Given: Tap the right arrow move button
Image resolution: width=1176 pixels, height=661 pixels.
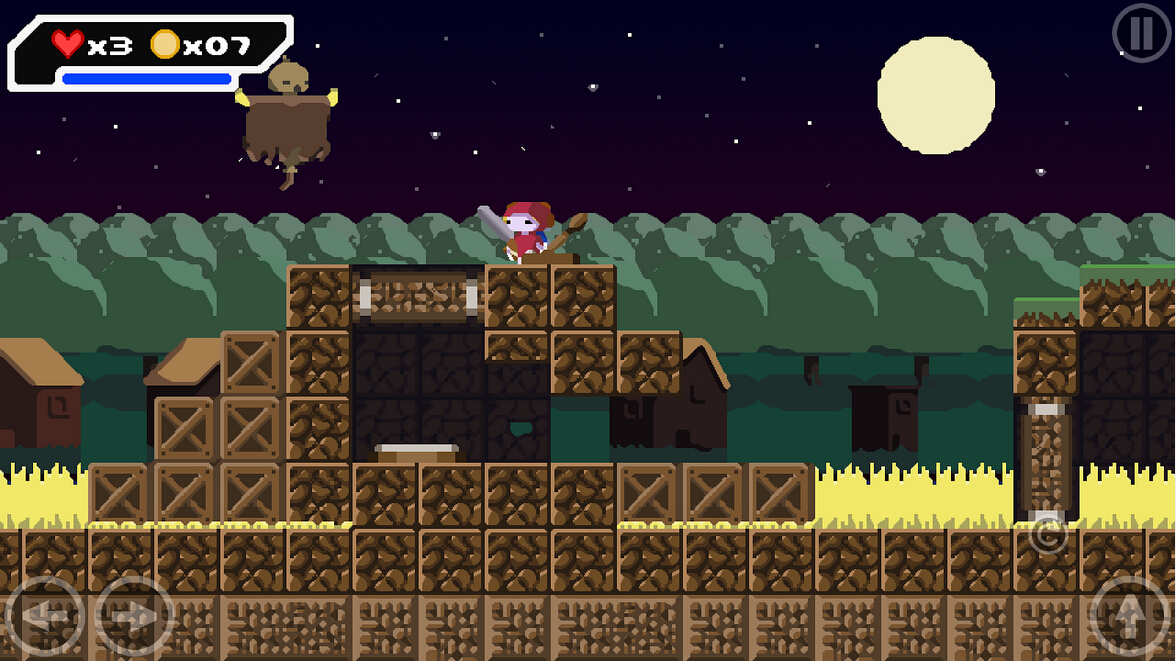Looking at the screenshot, I should pos(134,616).
